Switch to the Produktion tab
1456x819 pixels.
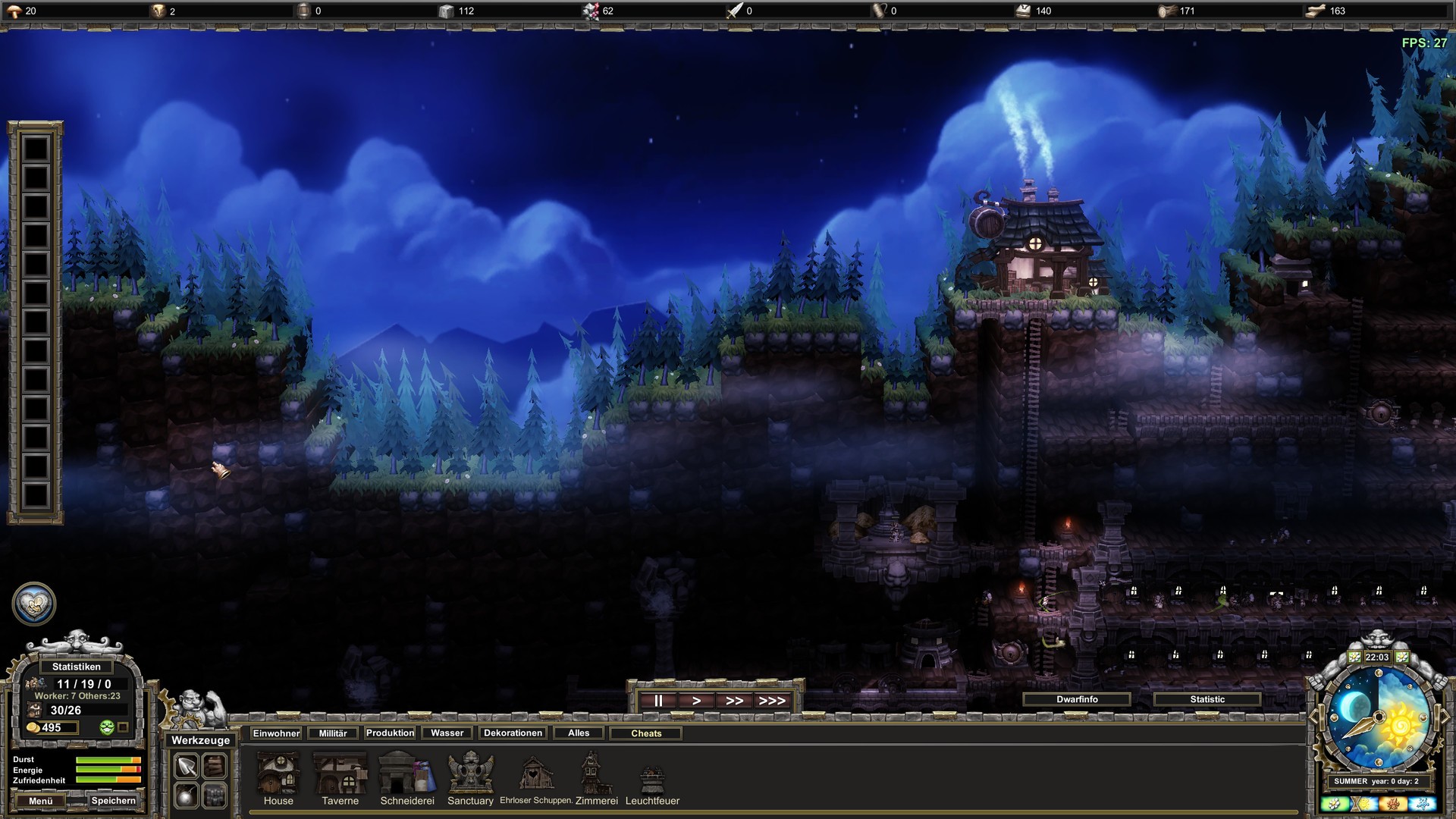[x=391, y=733]
